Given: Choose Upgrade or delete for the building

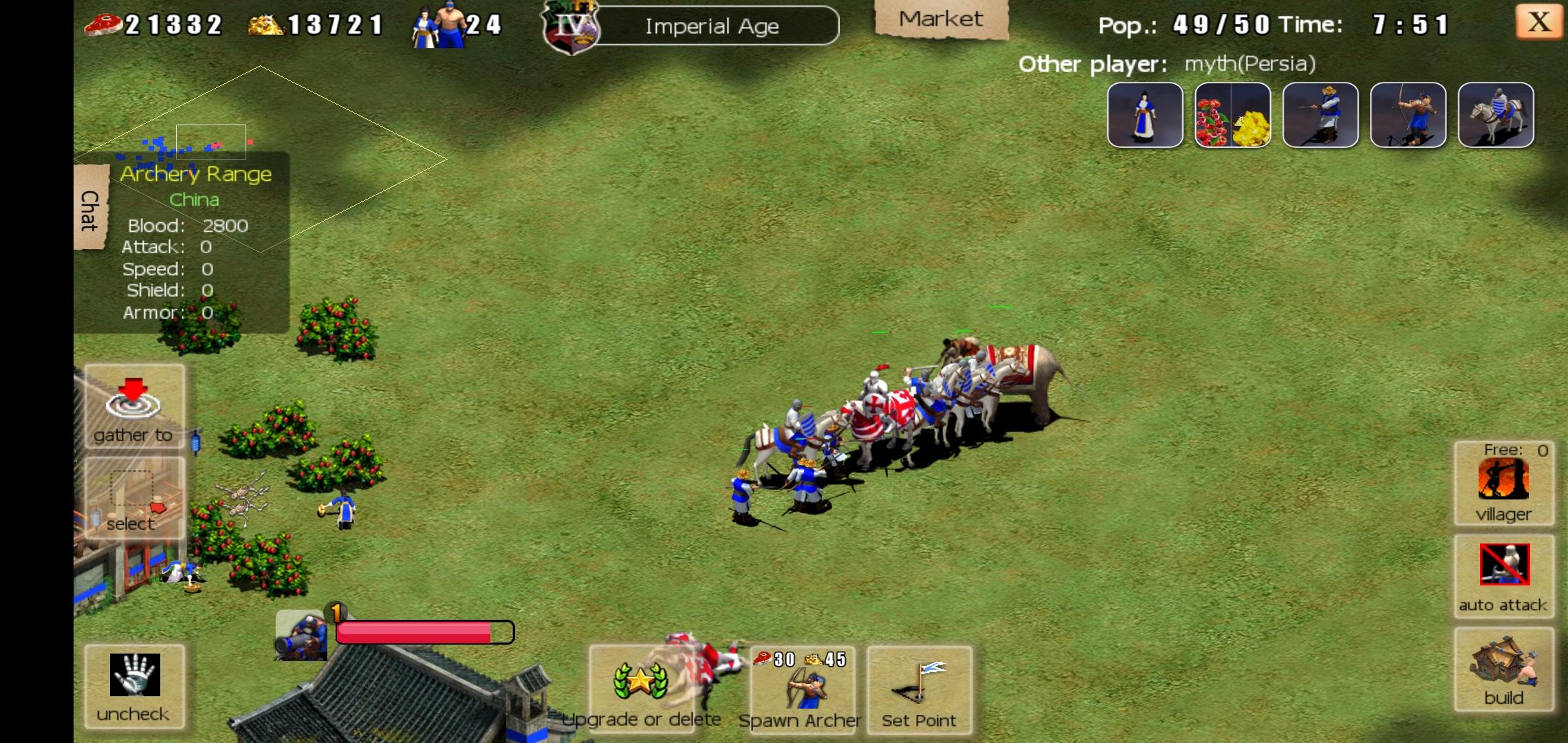Looking at the screenshot, I should 641,688.
